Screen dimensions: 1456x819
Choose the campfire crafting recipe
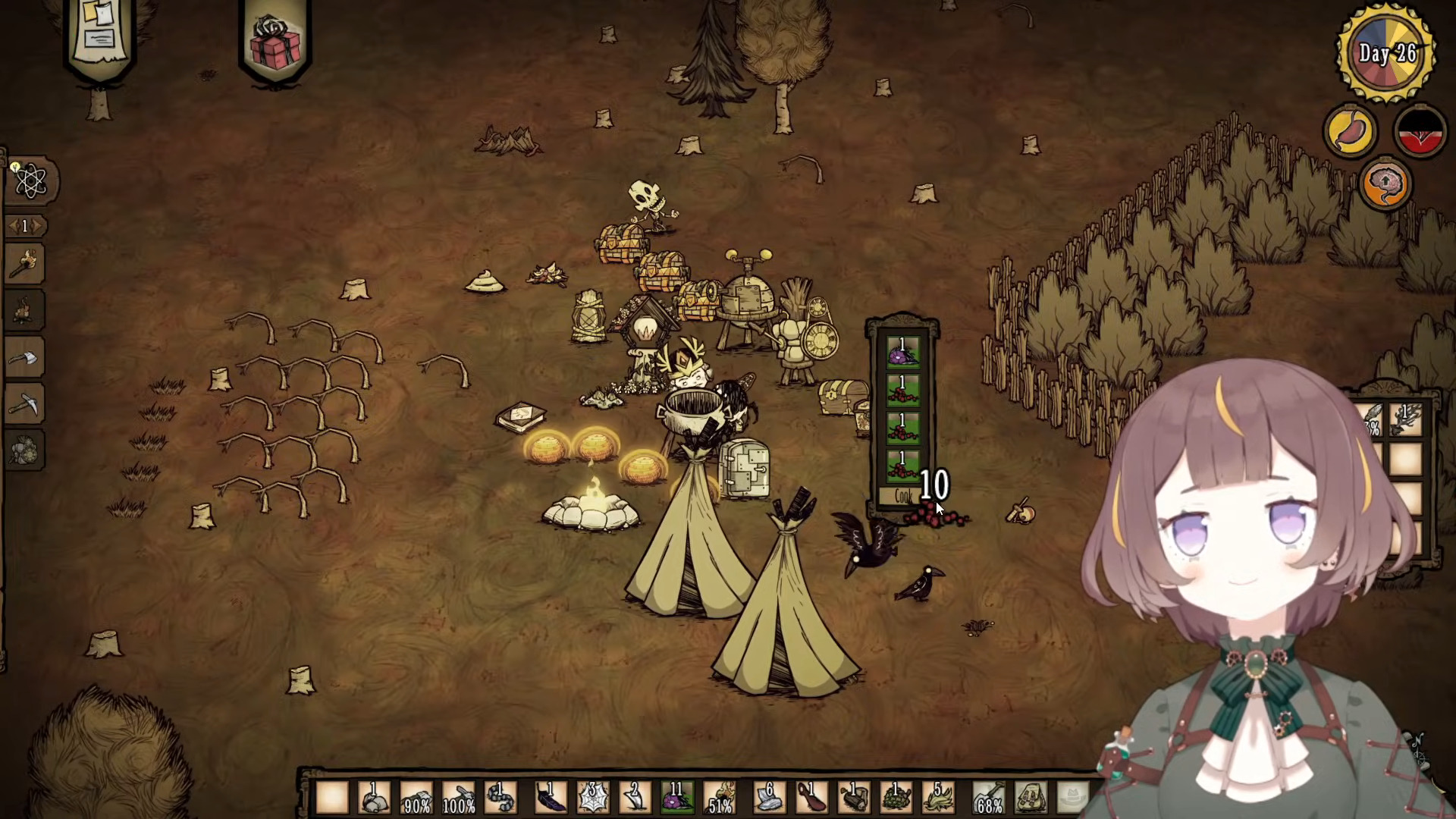(26, 310)
